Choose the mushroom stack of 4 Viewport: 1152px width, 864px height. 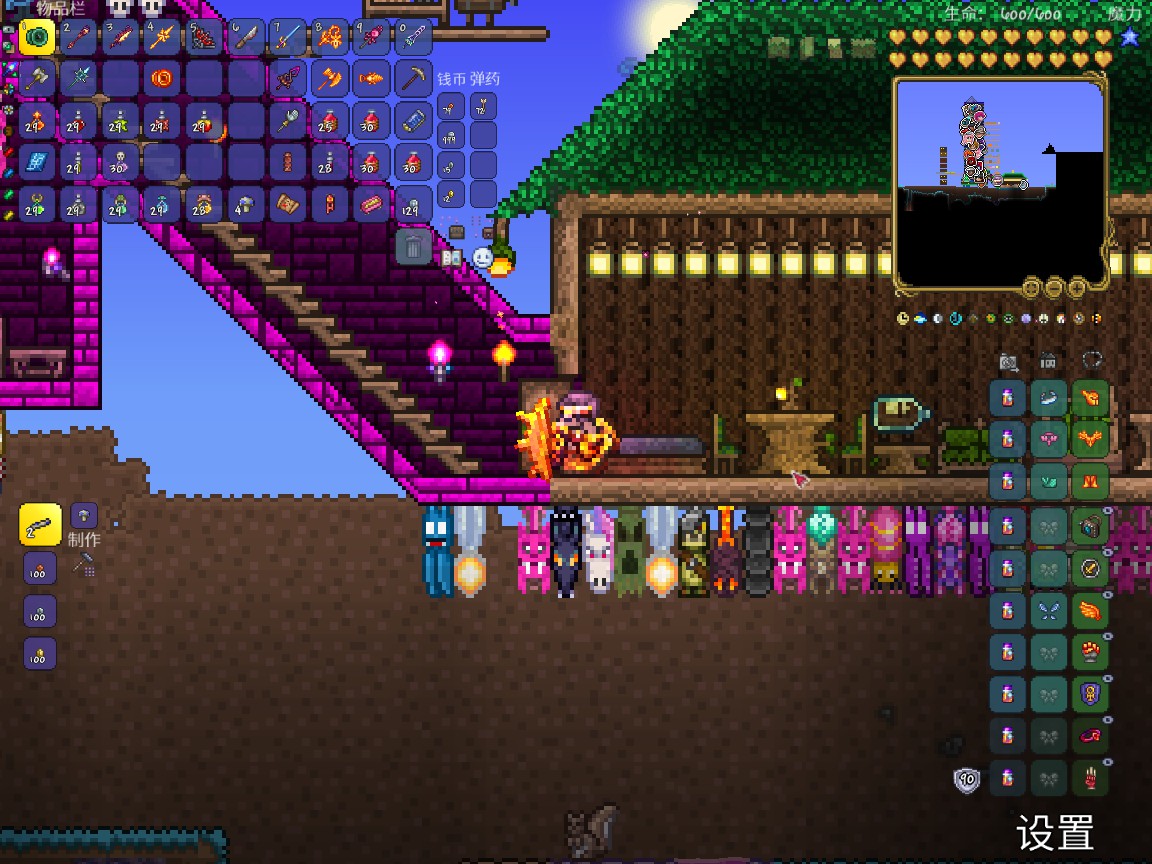pyautogui.click(x=245, y=205)
